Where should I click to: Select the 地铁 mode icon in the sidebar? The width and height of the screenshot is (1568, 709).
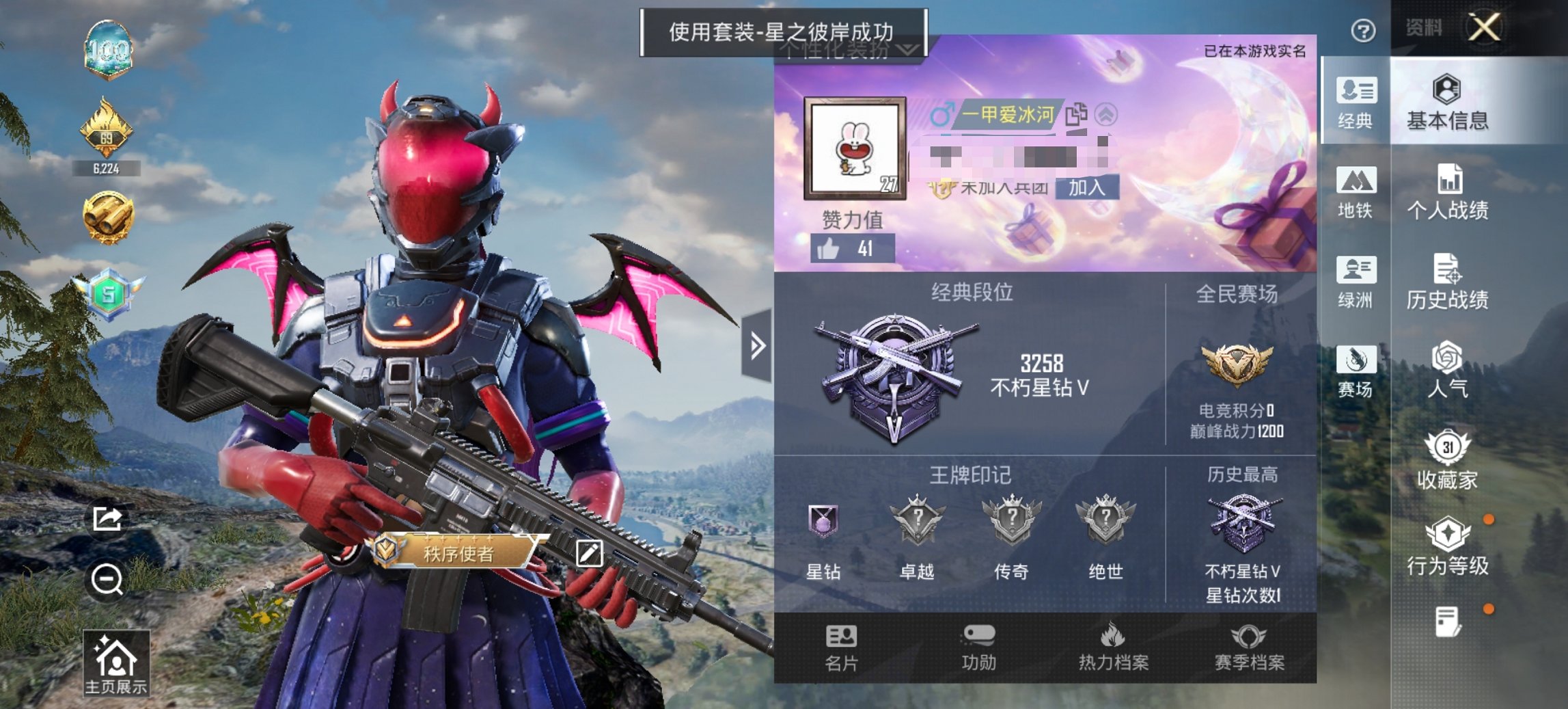tap(1356, 193)
